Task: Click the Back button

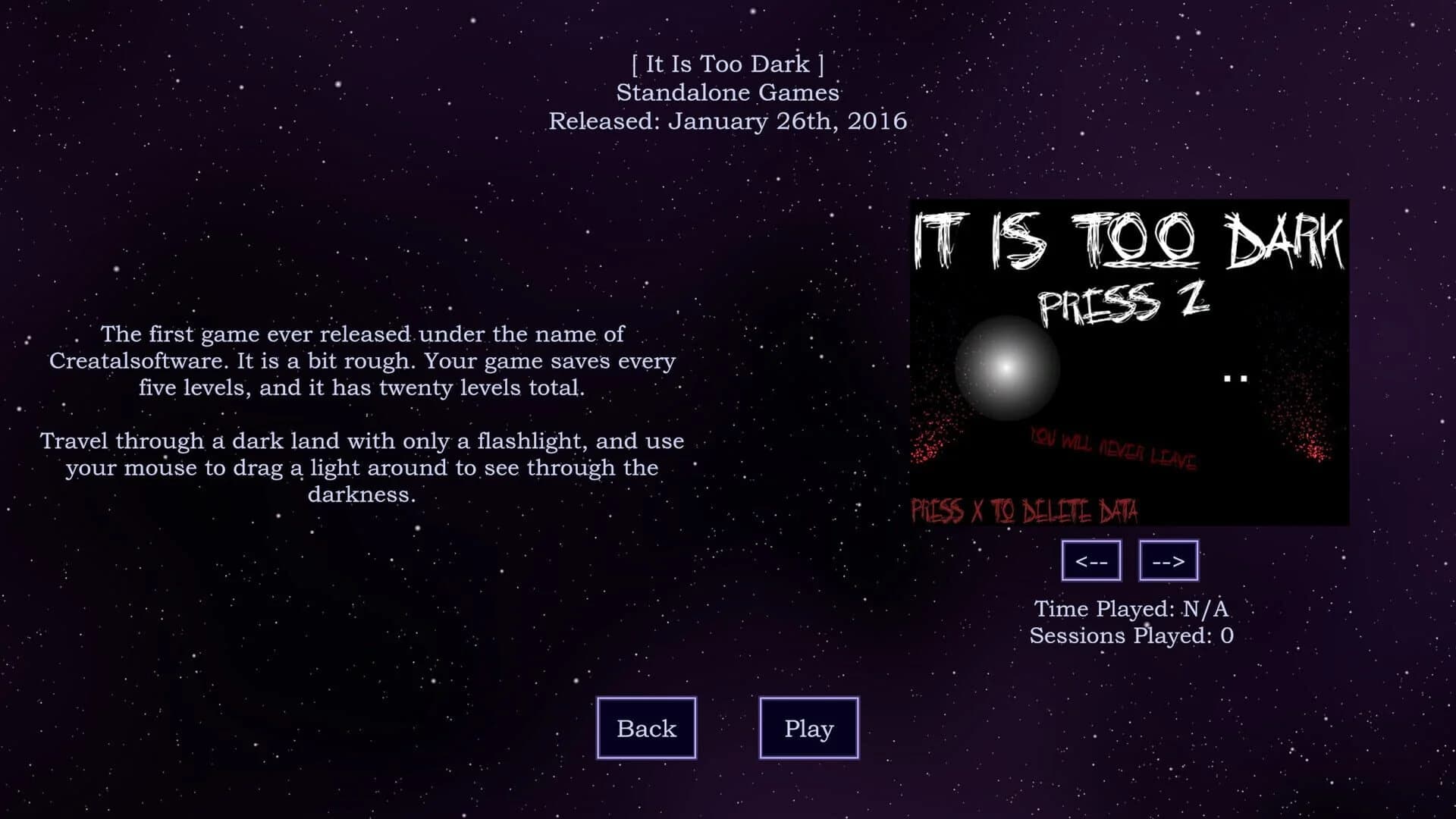Action: tap(646, 728)
